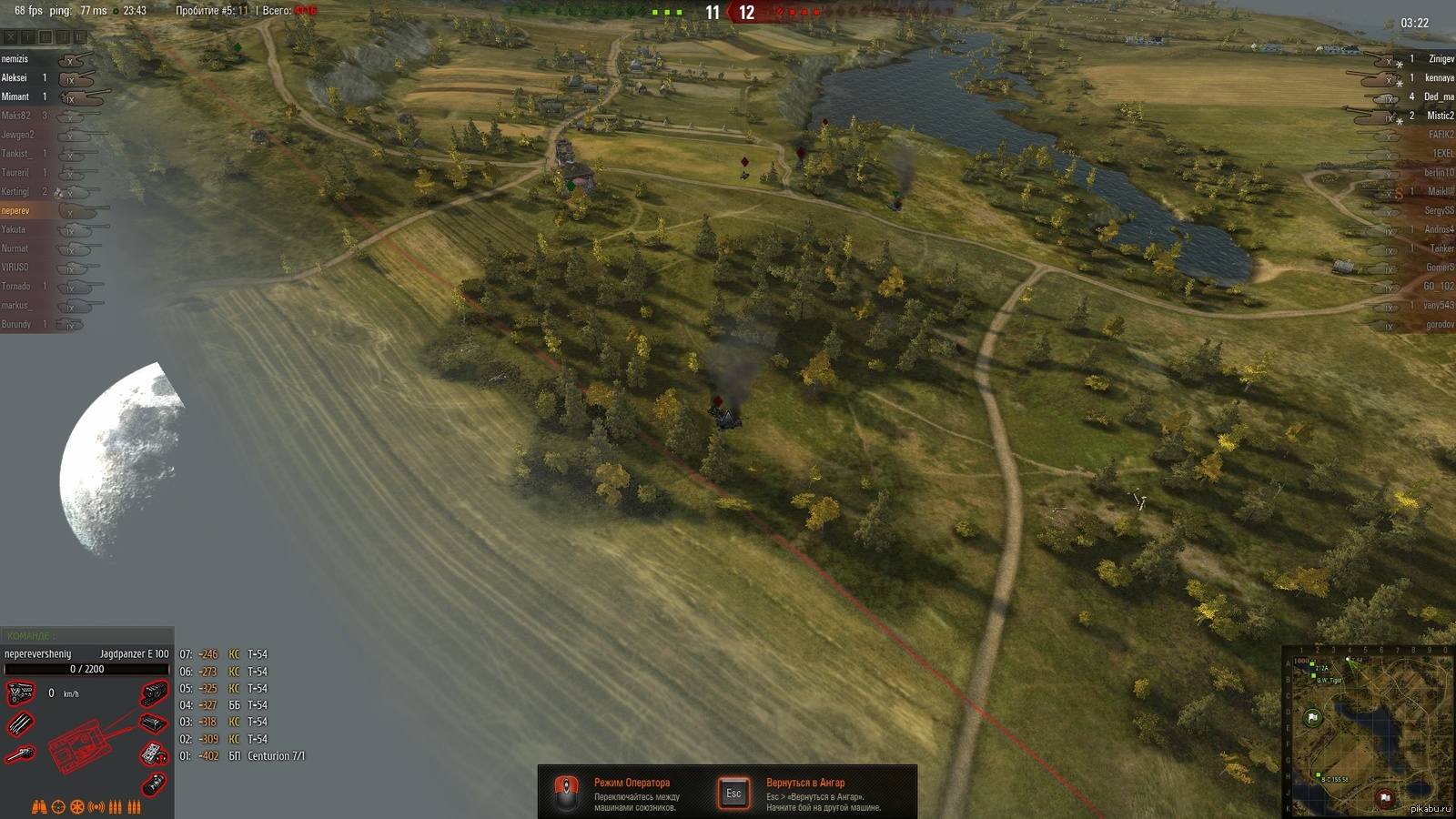Select the tracks module icon

[155, 693]
